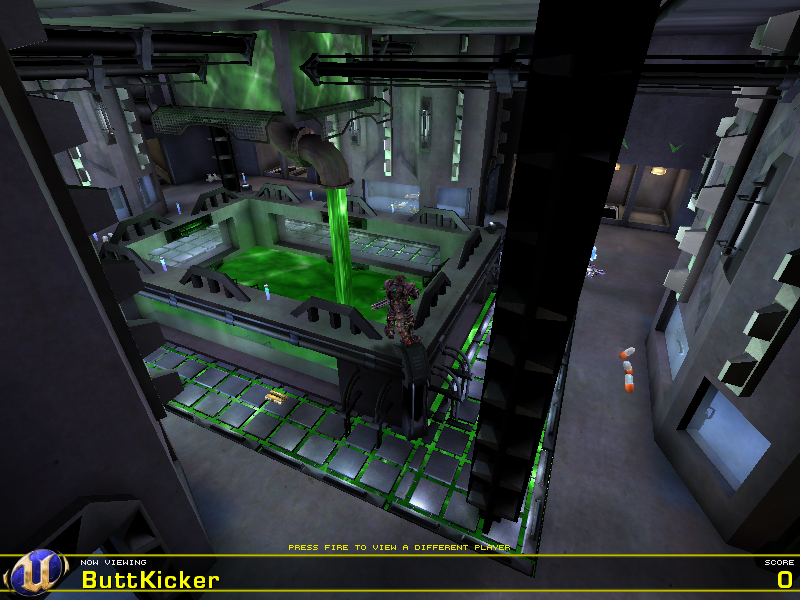The height and width of the screenshot is (600, 800).
Task: Click the Unreal logo icon in spectator bar
Action: click(x=36, y=574)
